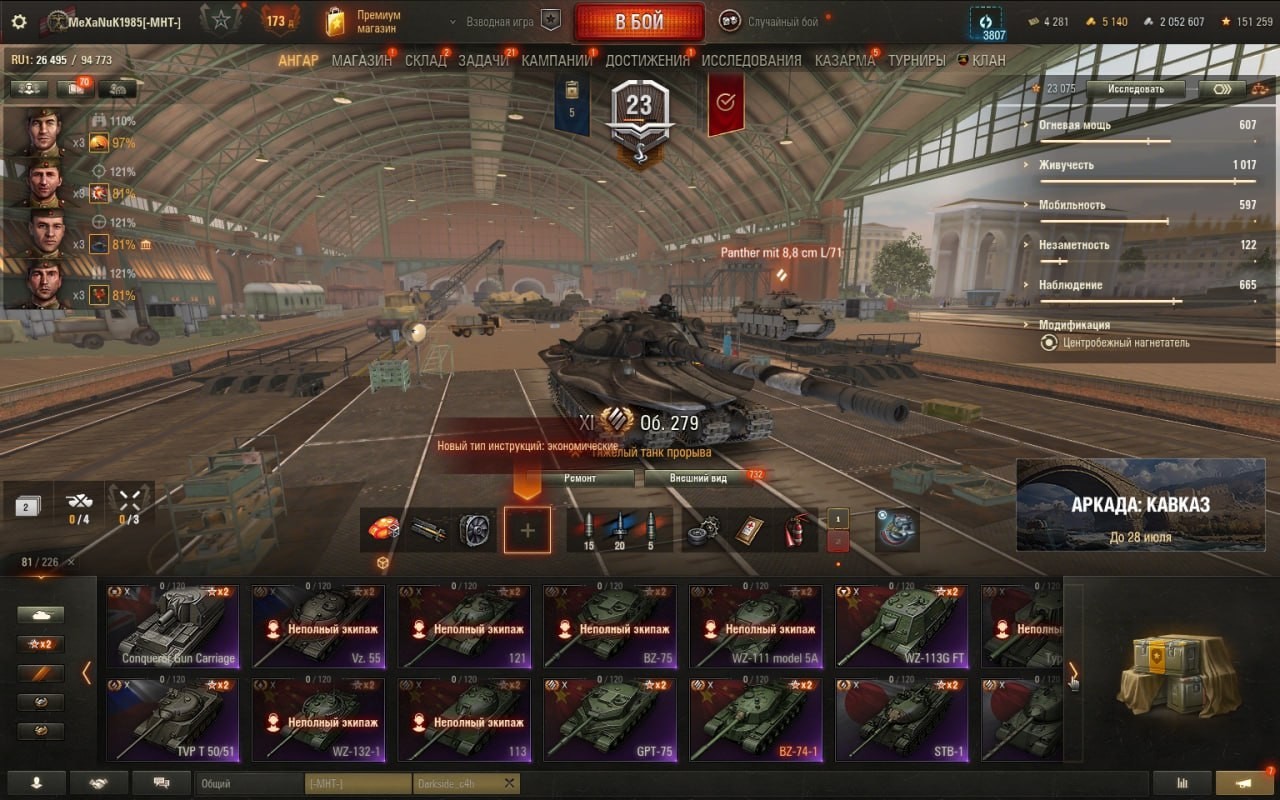Open the ТУРНИРЫ tab
The image size is (1280, 800).
[x=916, y=60]
